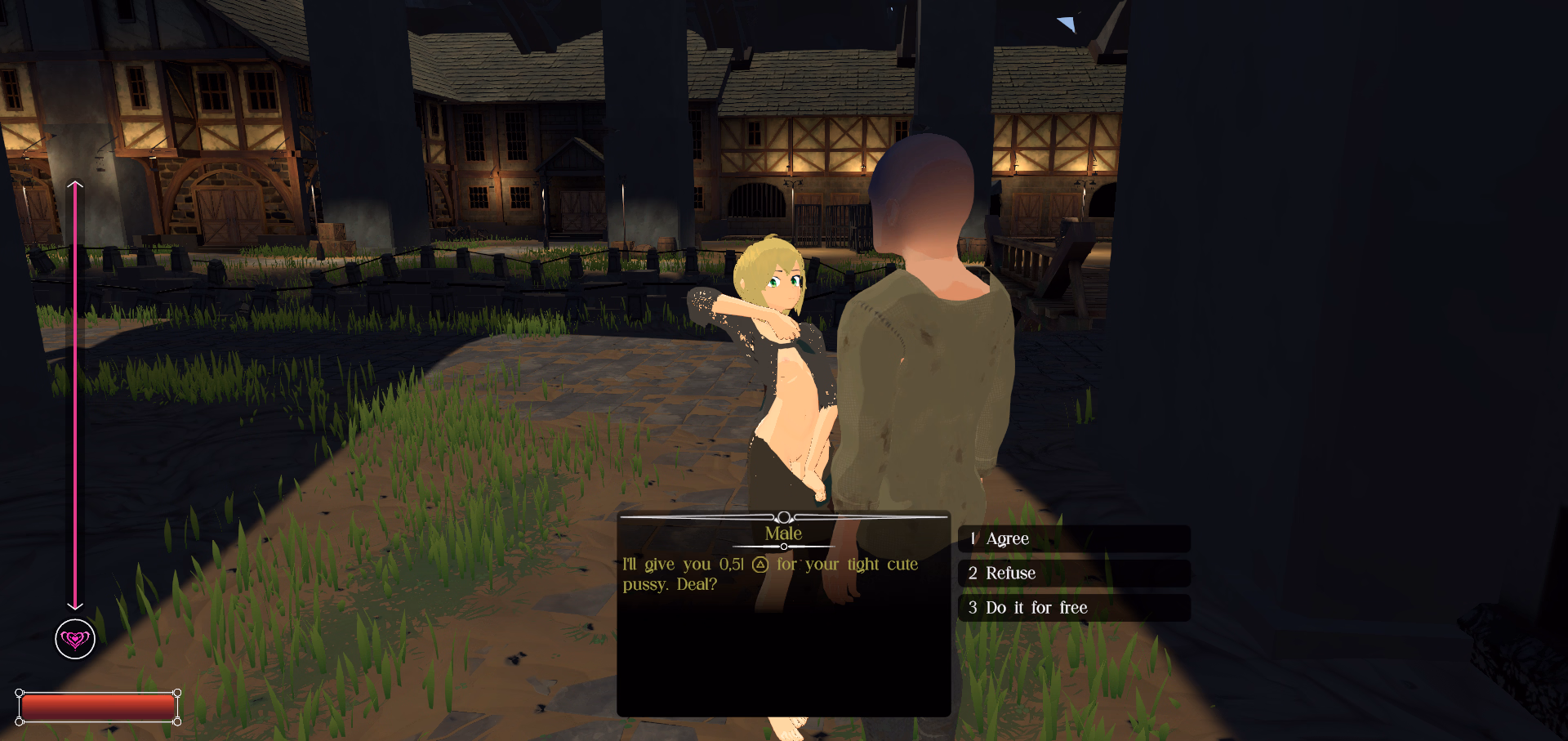
Task: Click the ornamental circle above the Male title
Action: 784,516
